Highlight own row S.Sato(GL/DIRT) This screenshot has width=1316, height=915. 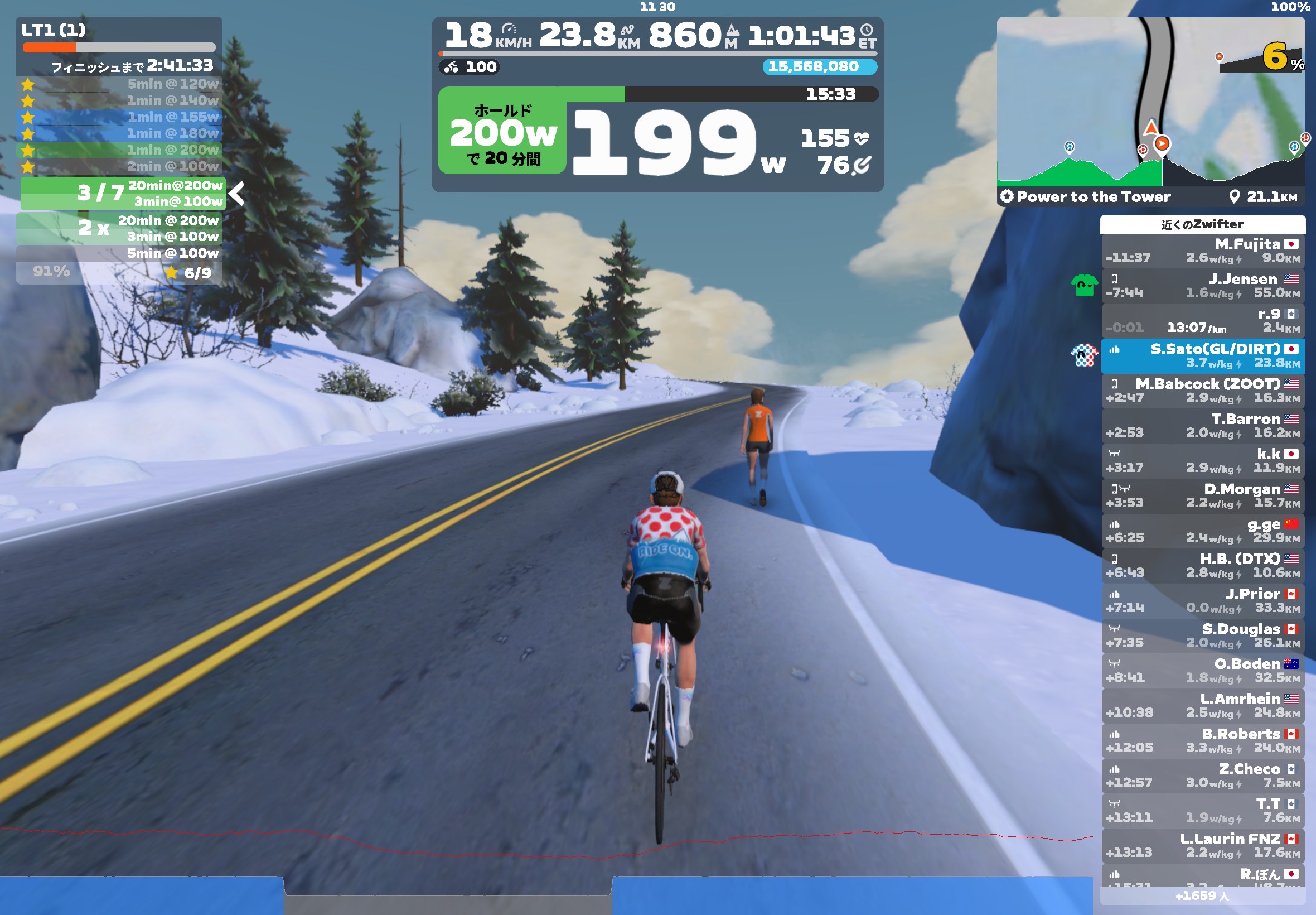1202,355
